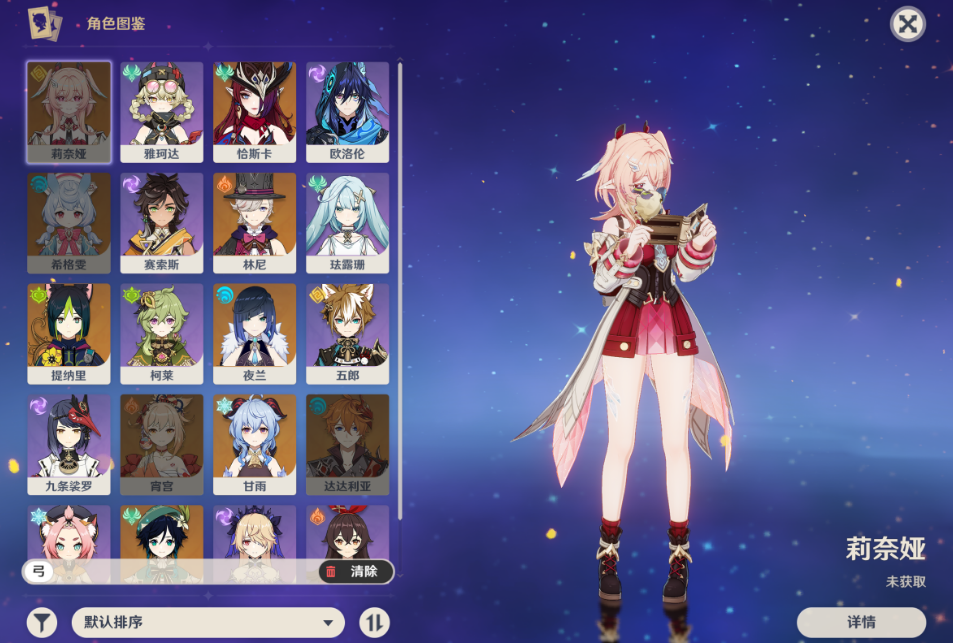This screenshot has height=643, width=953.
Task: Open the 默认排序 sort dropdown
Action: click(208, 622)
